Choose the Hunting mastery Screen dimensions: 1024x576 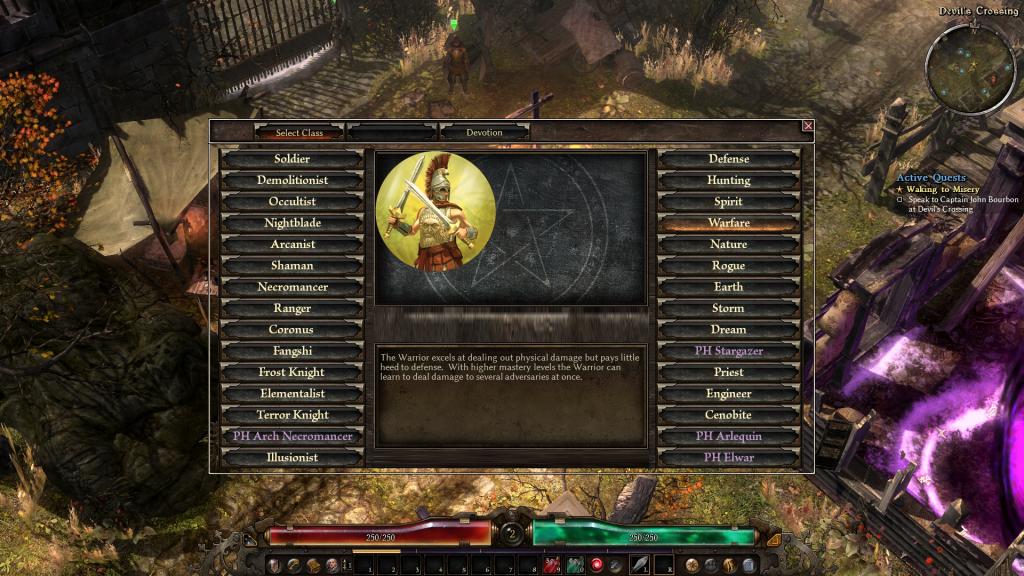(728, 181)
